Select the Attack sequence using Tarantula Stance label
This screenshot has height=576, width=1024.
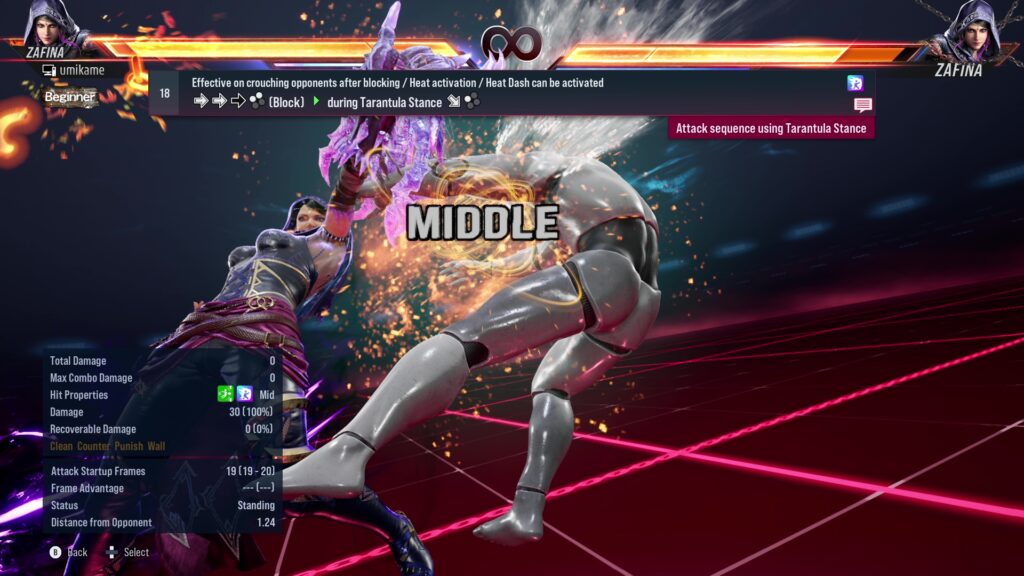pyautogui.click(x=771, y=128)
